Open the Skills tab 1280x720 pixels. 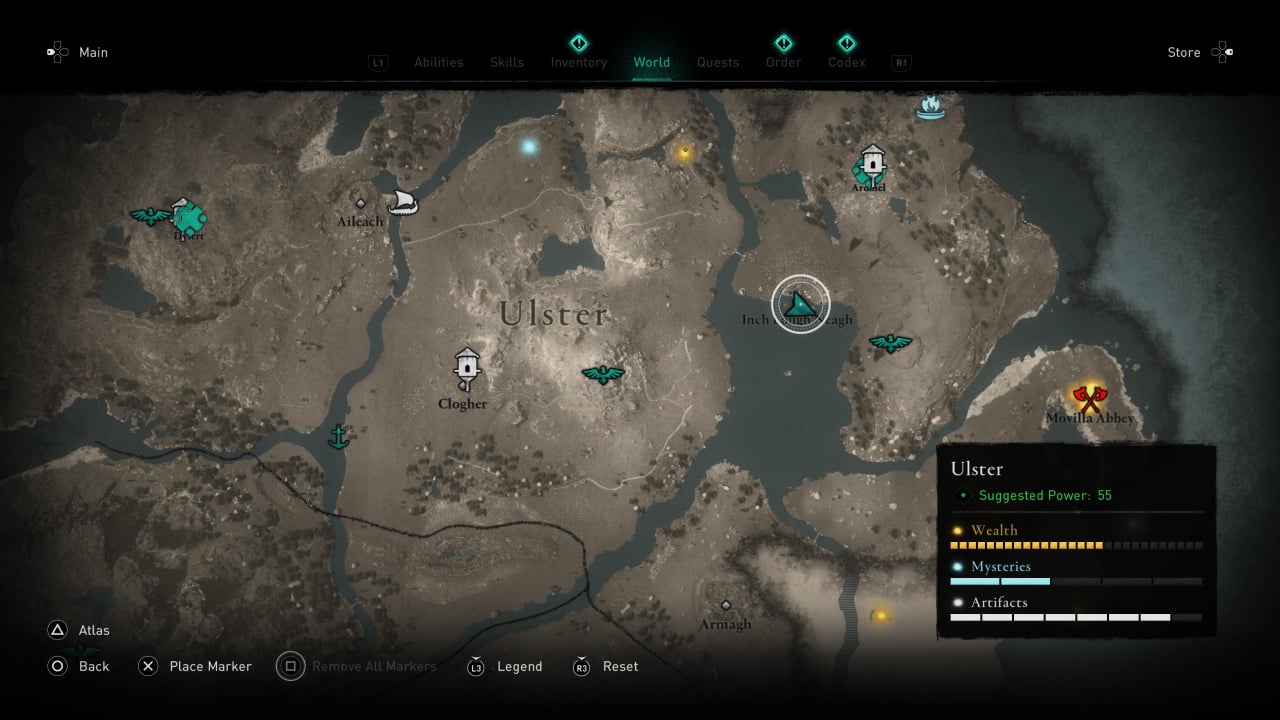(x=506, y=62)
